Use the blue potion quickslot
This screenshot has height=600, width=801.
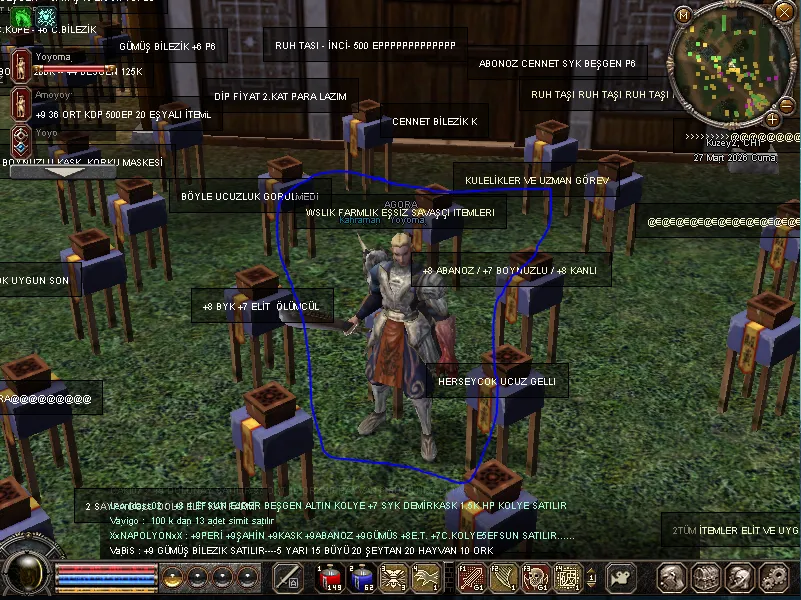(x=363, y=578)
